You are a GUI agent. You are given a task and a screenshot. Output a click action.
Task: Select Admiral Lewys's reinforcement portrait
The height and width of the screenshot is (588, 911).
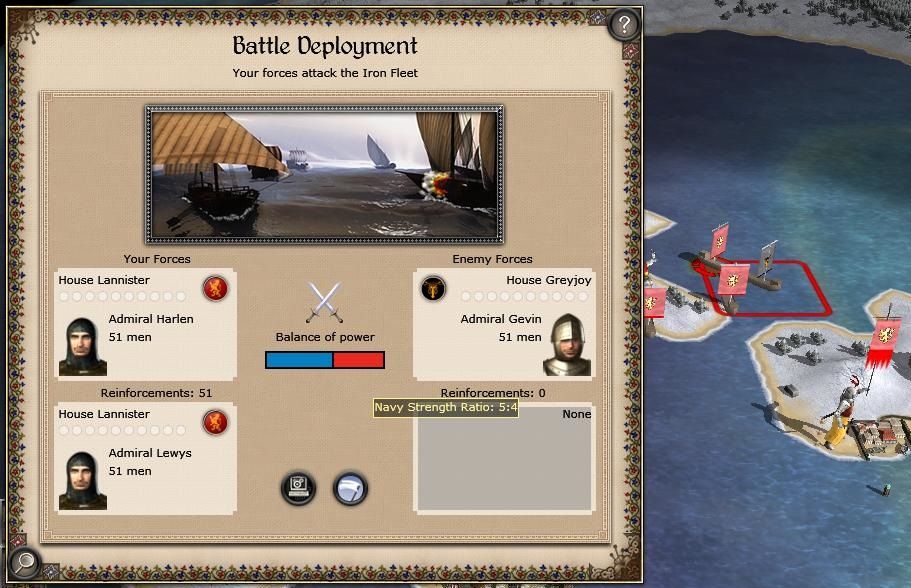pyautogui.click(x=83, y=480)
